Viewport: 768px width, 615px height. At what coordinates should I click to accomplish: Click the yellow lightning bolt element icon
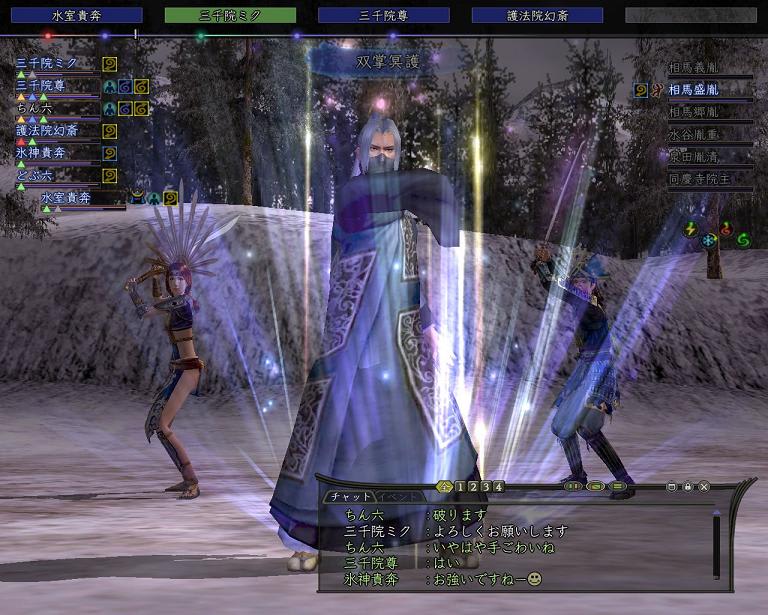(690, 229)
